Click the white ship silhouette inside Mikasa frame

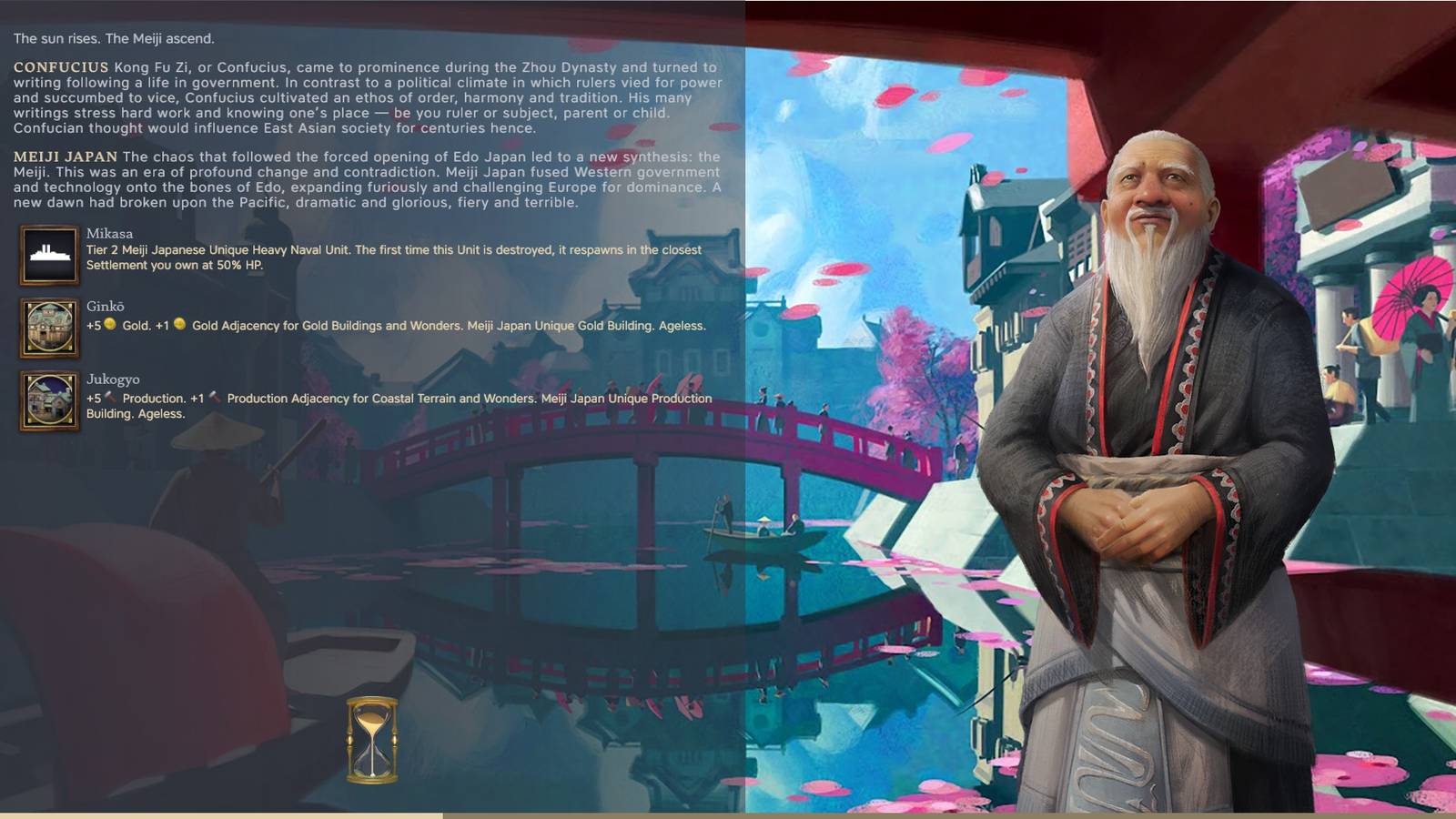(49, 253)
